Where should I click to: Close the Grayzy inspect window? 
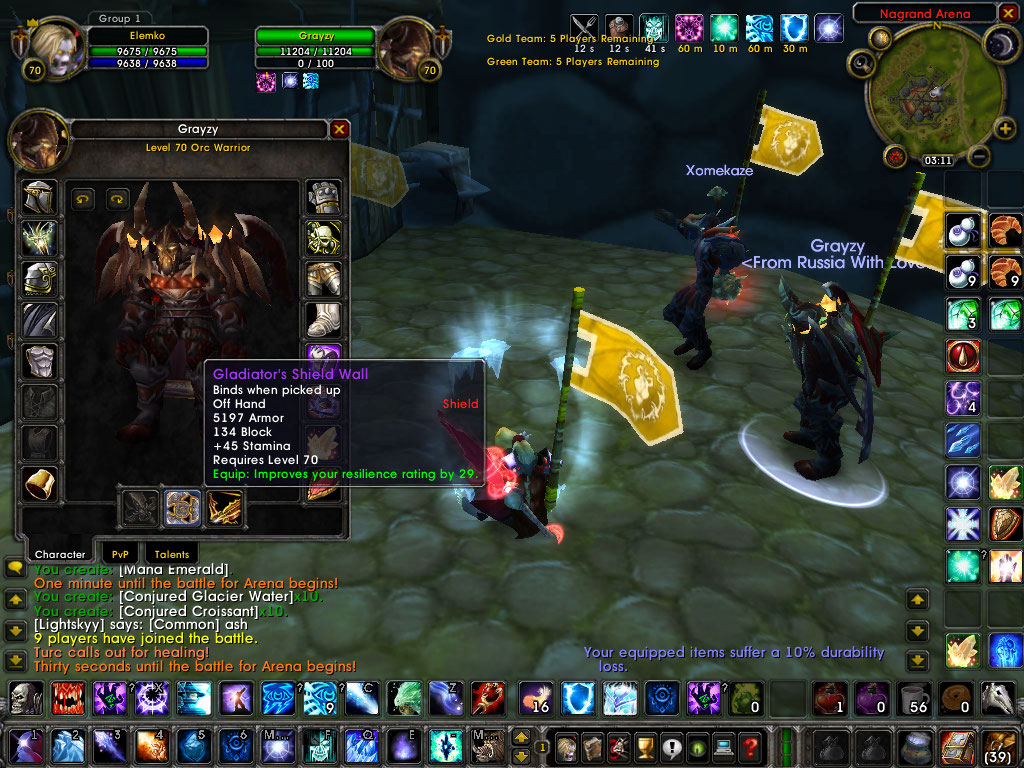coord(339,129)
